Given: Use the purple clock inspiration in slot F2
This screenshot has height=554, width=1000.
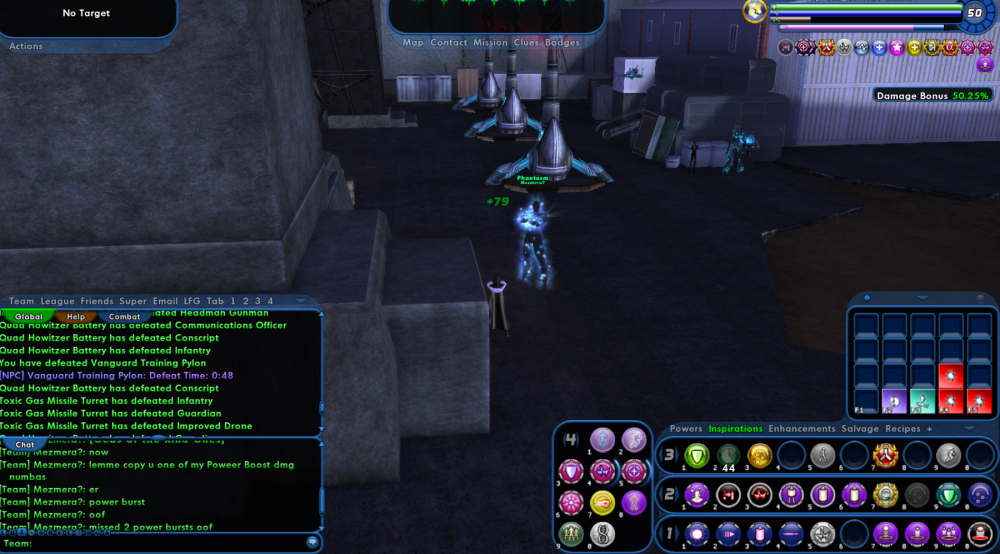Looking at the screenshot, I should point(895,400).
